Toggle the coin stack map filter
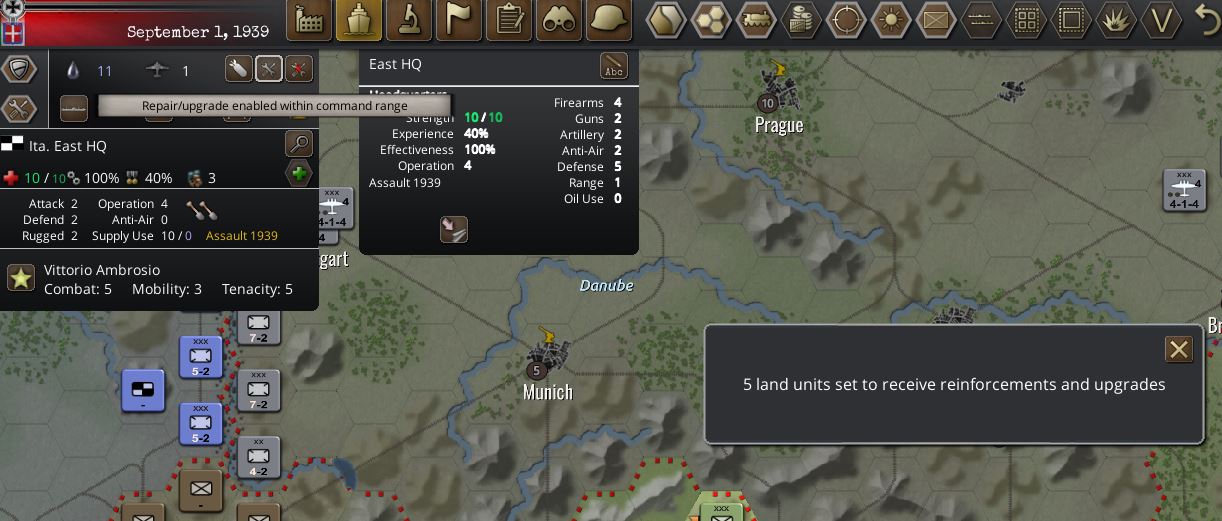1222x521 pixels. pos(801,20)
